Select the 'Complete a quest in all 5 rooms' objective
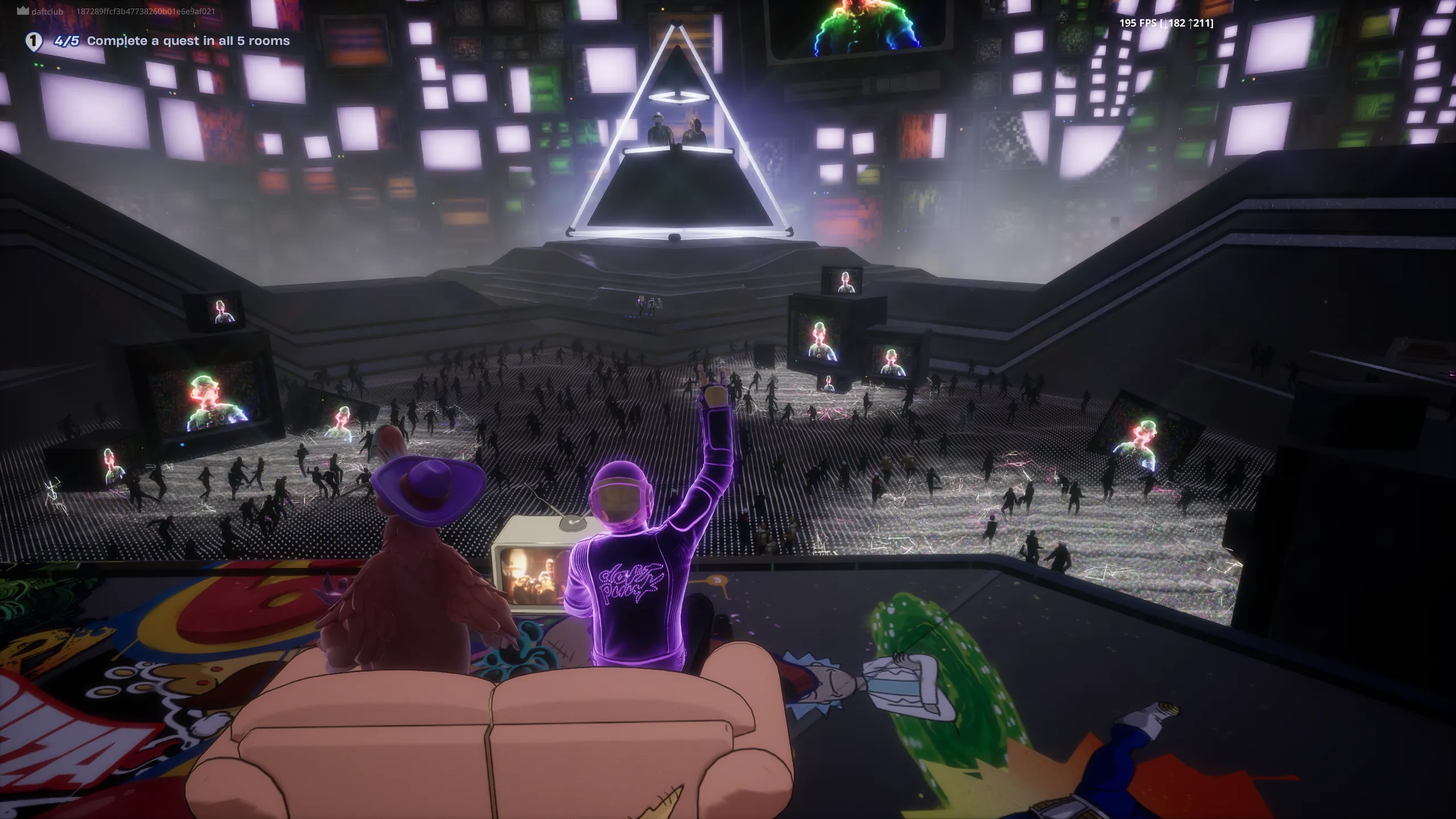Viewport: 1456px width, 819px height. (x=188, y=41)
